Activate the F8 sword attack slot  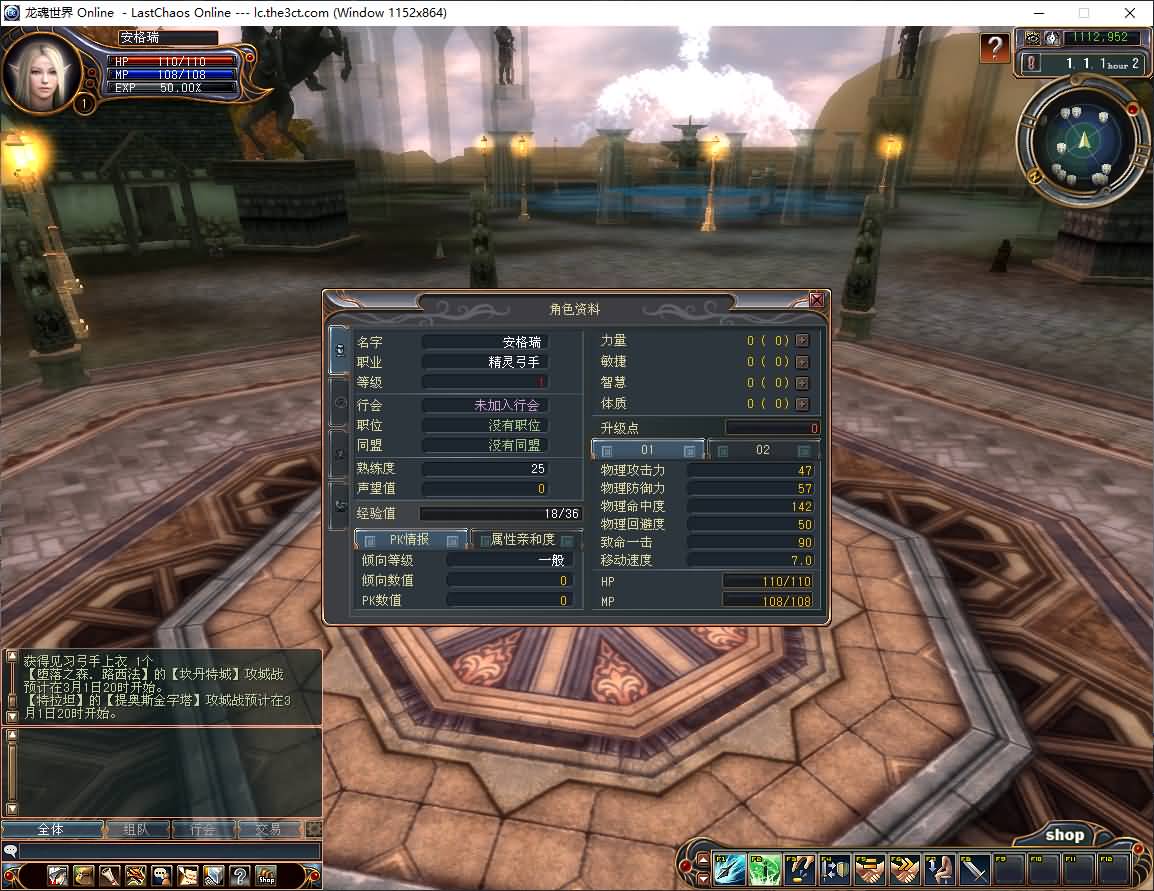tap(974, 869)
